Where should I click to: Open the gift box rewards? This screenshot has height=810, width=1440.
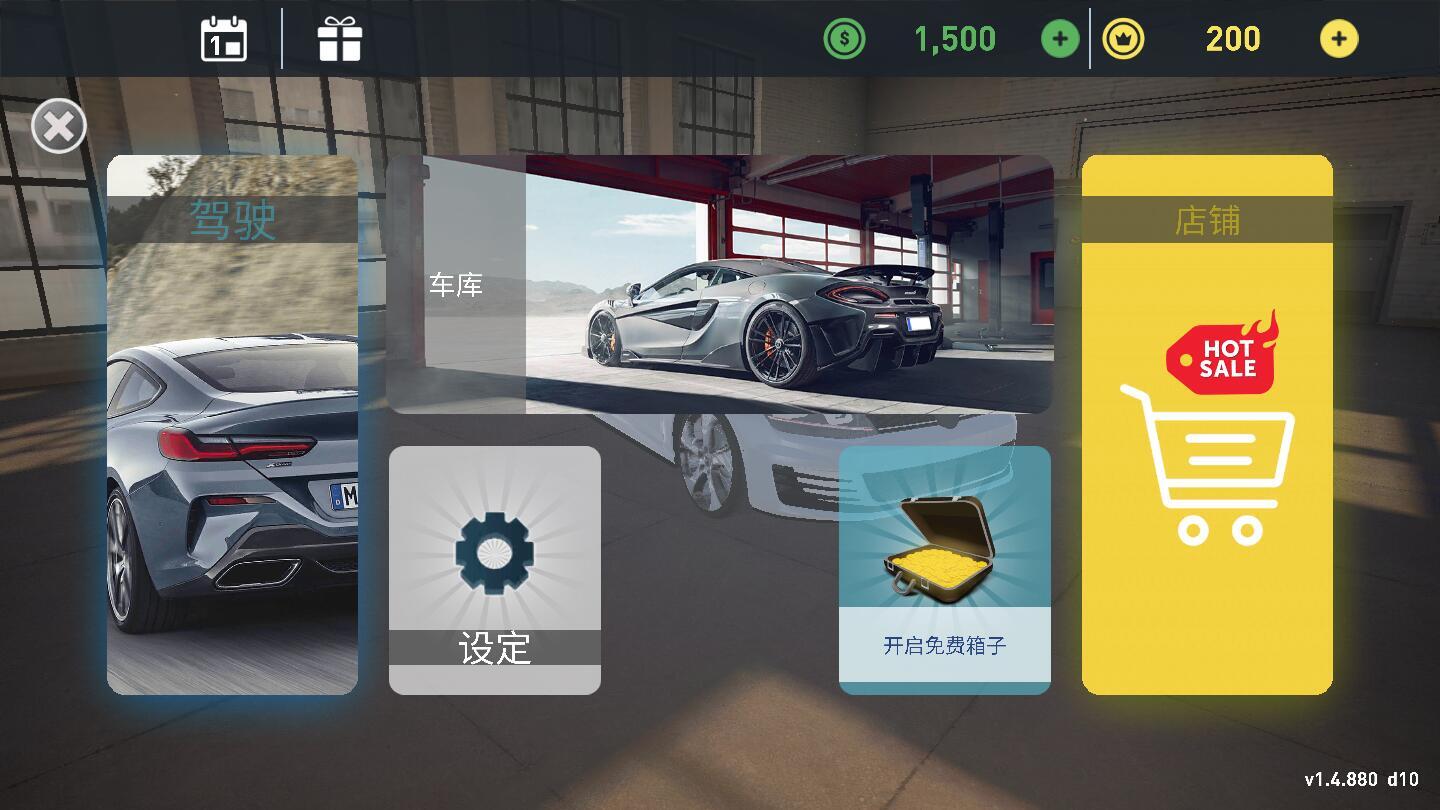[339, 39]
